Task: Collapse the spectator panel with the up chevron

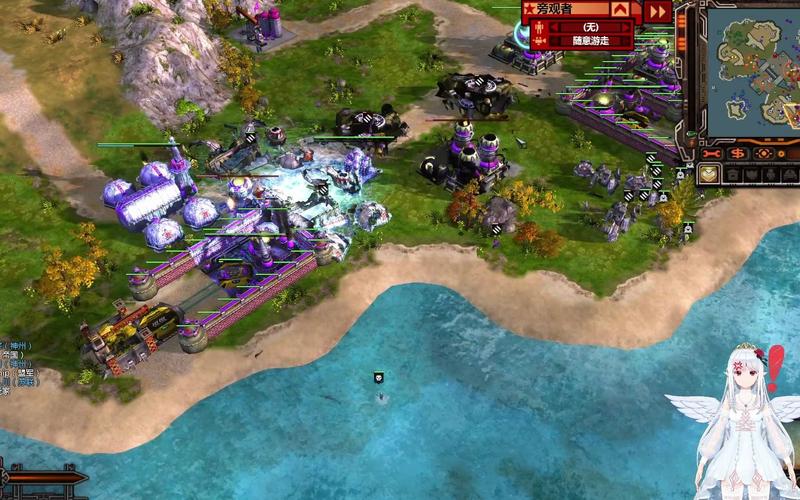Action: [621, 10]
